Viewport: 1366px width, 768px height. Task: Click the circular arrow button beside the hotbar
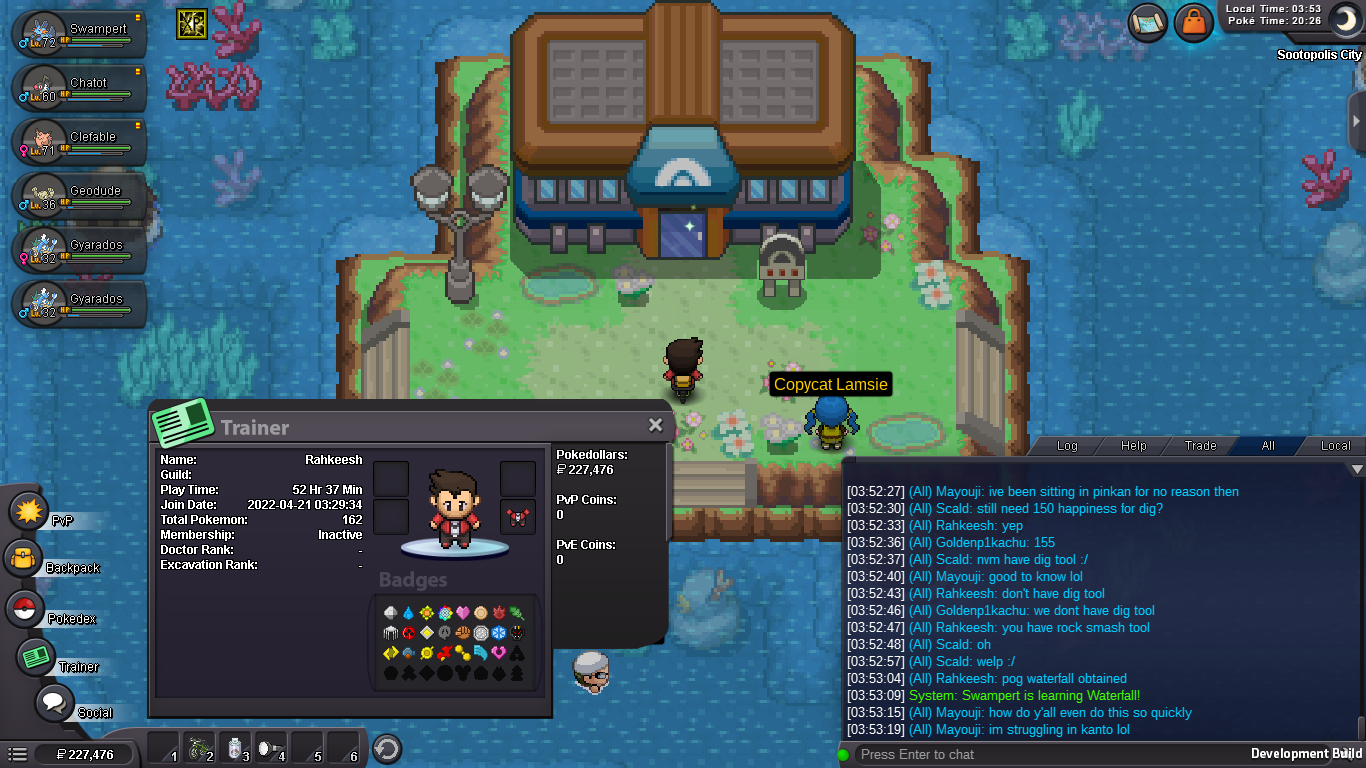(x=386, y=748)
